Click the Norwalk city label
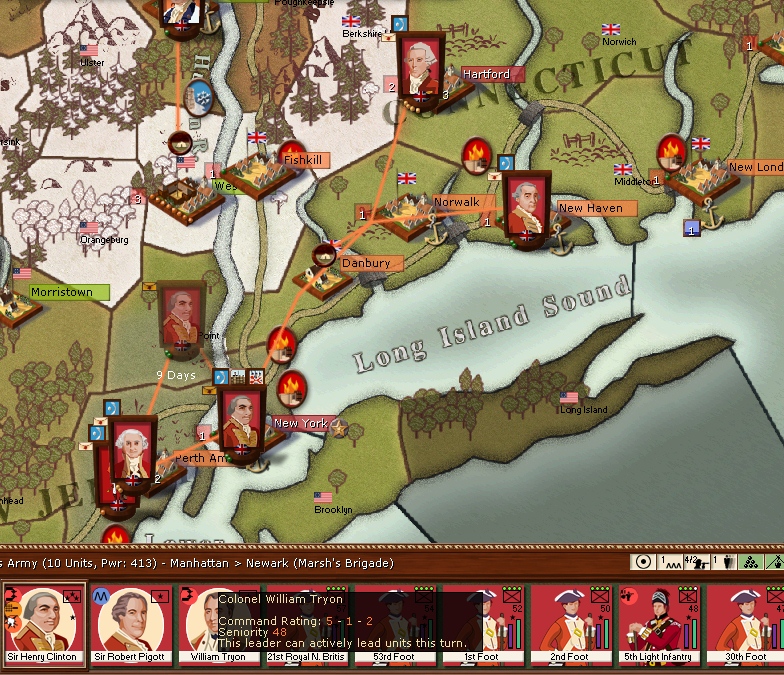Image resolution: width=784 pixels, height=675 pixels. pos(456,202)
